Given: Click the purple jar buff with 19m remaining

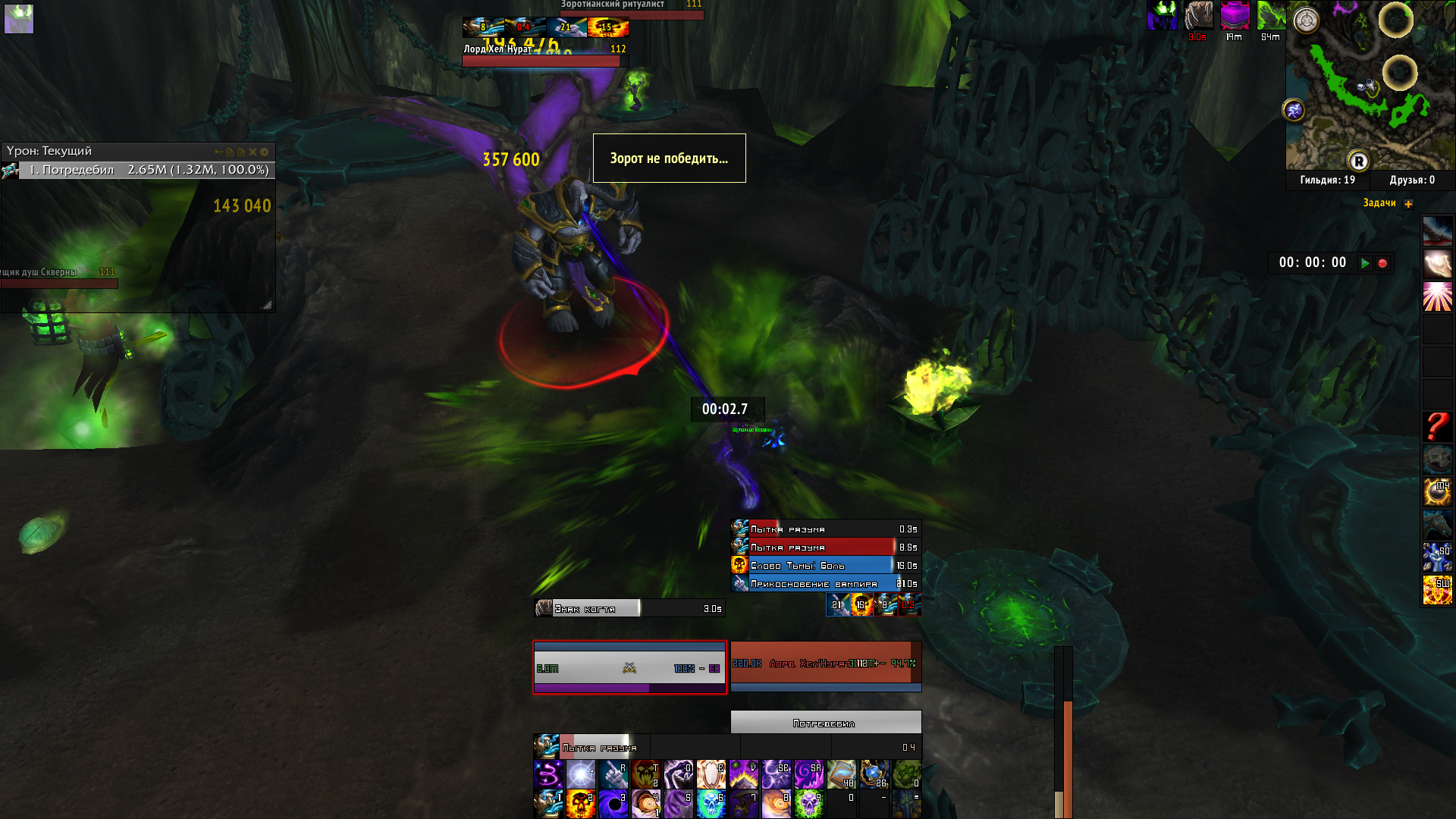Looking at the screenshot, I should 1235,15.
